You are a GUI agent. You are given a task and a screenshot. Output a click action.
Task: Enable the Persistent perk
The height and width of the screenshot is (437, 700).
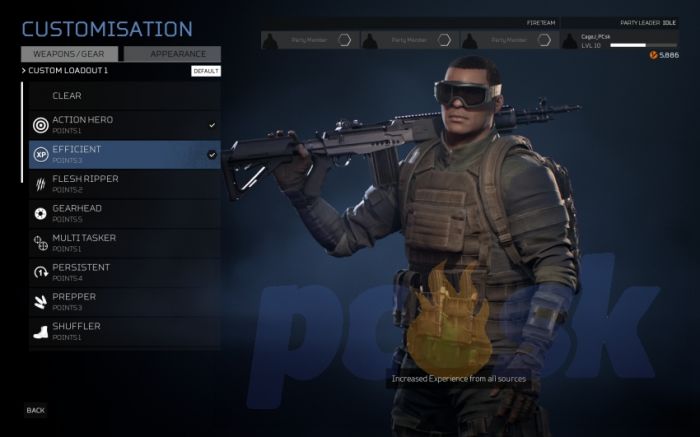[124, 272]
